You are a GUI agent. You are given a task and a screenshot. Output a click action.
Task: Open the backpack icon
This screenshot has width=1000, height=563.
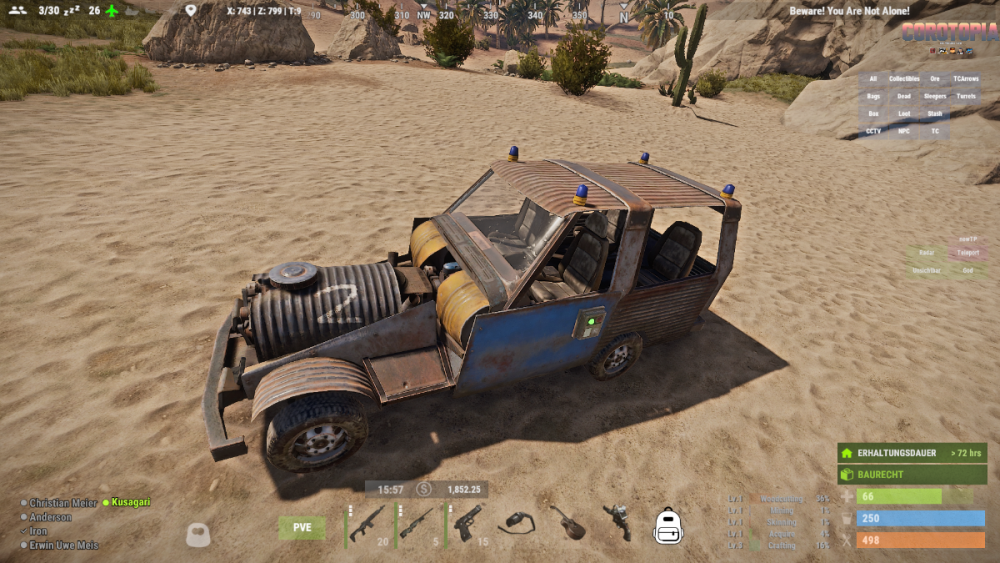pos(668,526)
